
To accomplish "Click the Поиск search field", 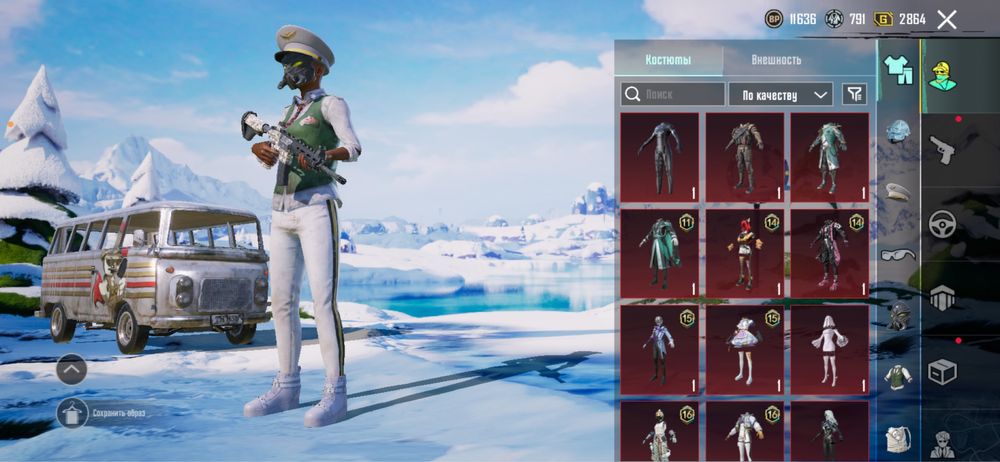I will 673,94.
